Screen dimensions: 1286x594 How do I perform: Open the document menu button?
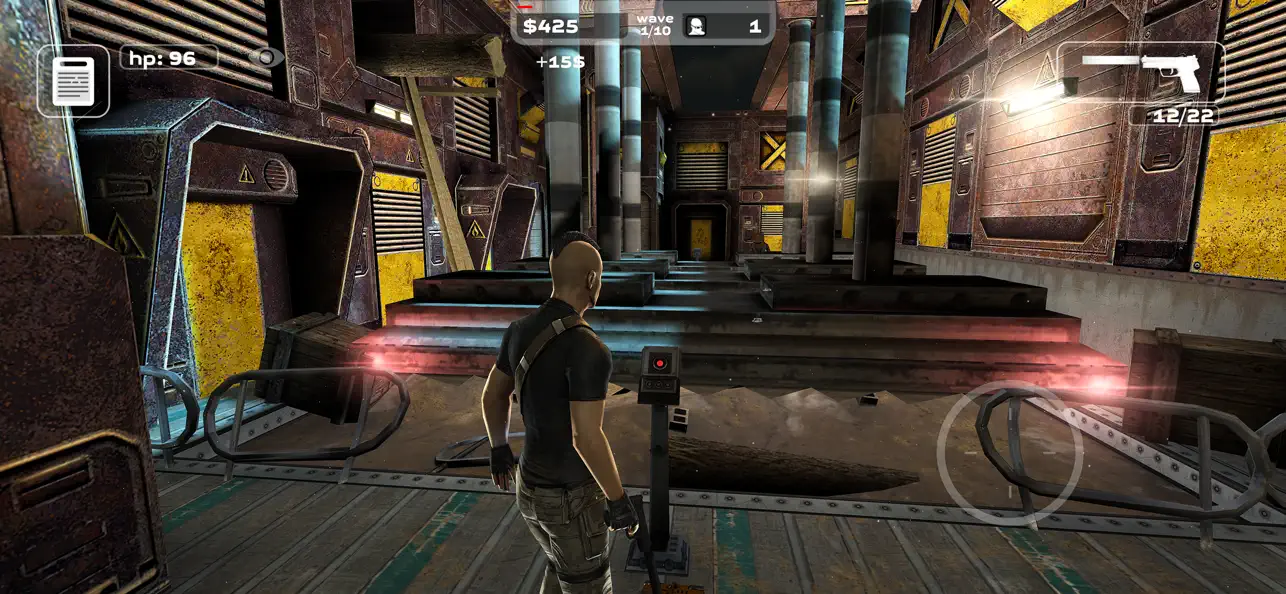(x=73, y=81)
